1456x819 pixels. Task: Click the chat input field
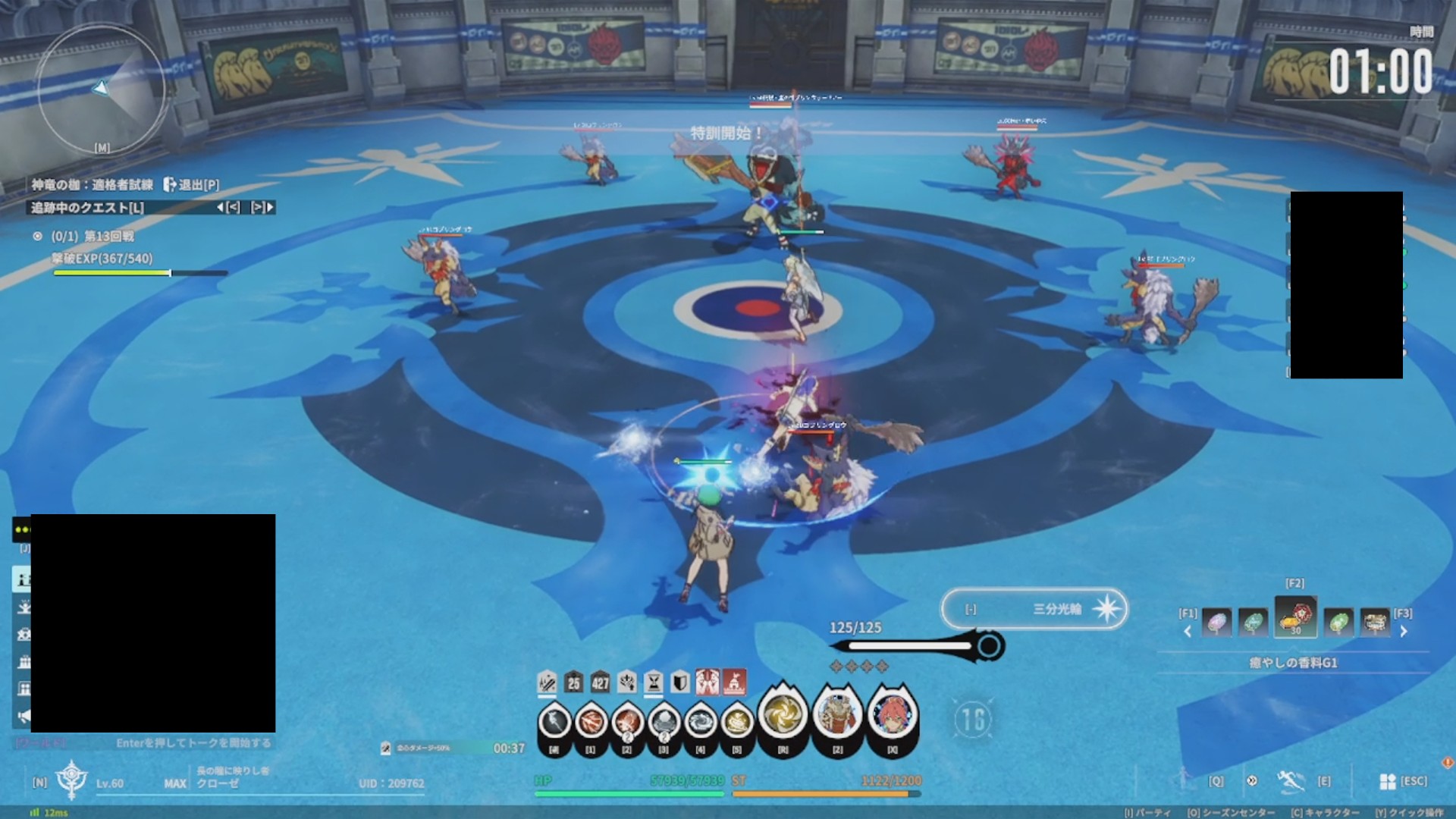(x=193, y=743)
